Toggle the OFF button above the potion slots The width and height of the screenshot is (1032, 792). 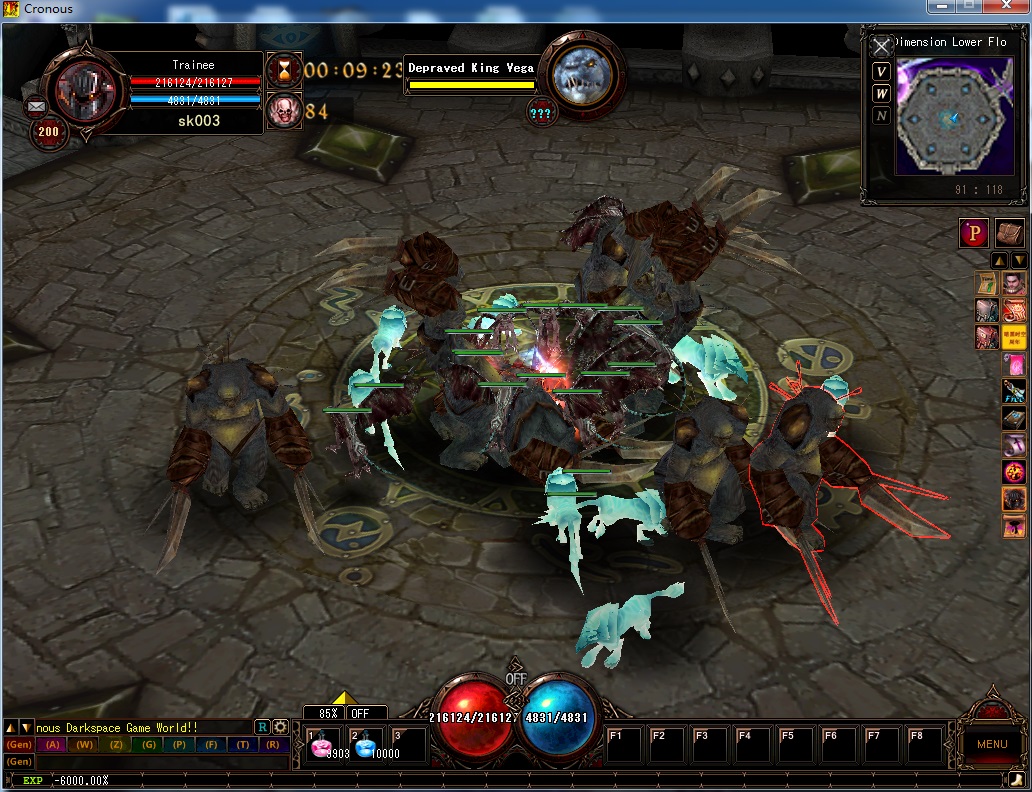point(361,713)
